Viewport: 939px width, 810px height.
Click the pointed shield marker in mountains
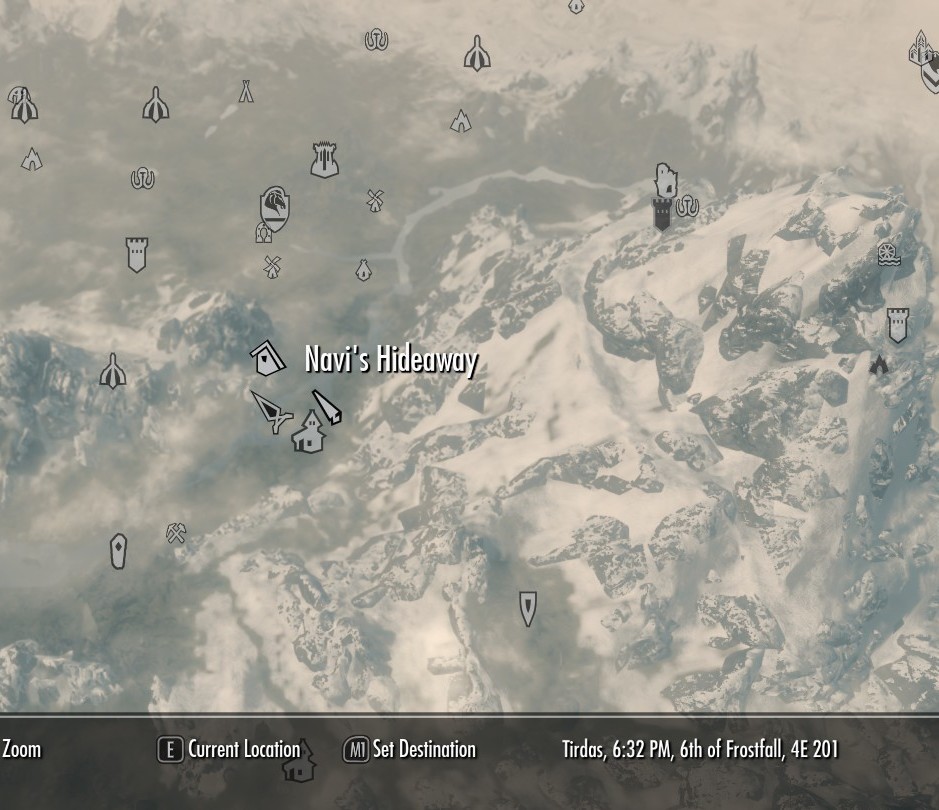528,608
